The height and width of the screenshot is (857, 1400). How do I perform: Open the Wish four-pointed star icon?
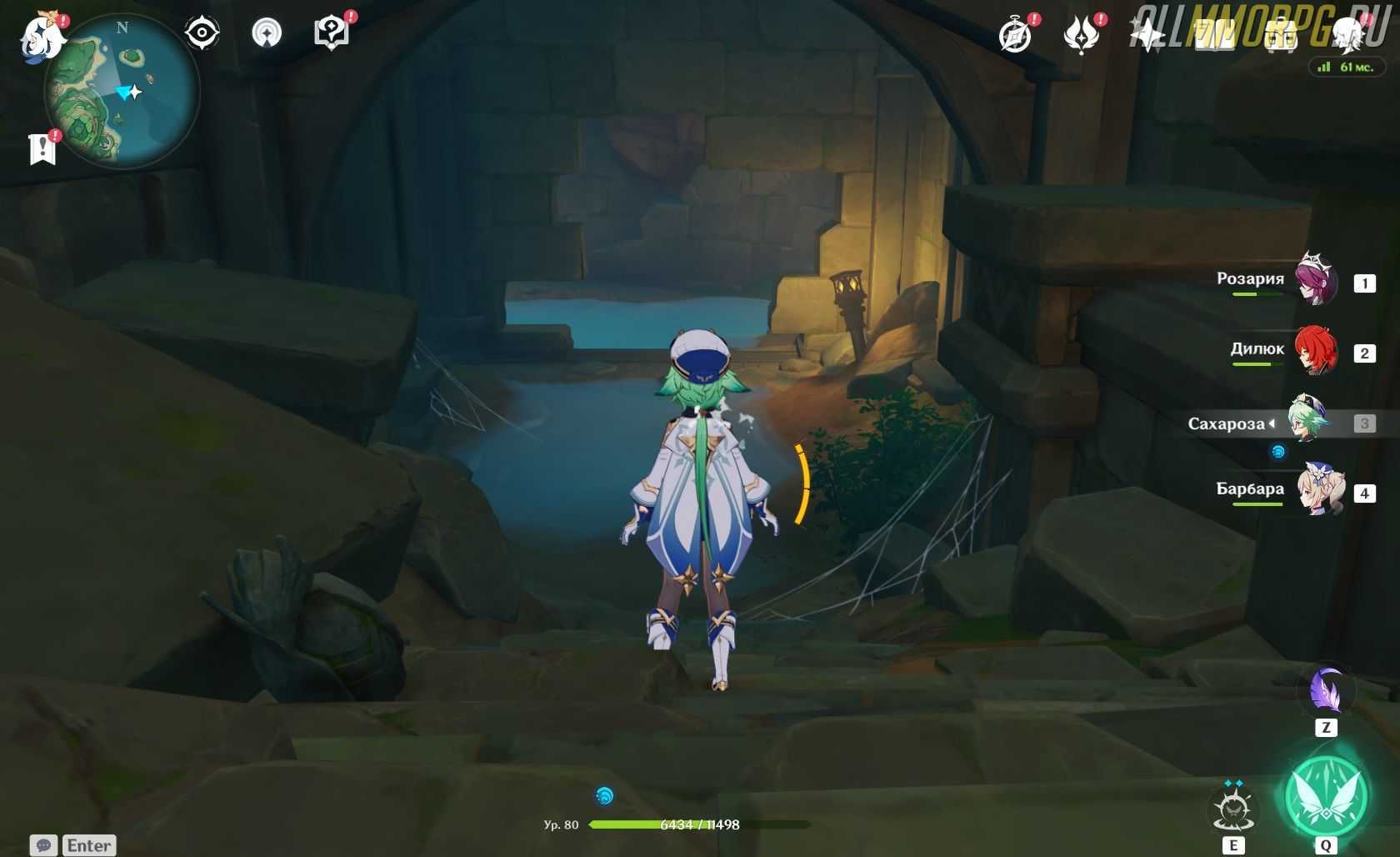coord(1147,36)
